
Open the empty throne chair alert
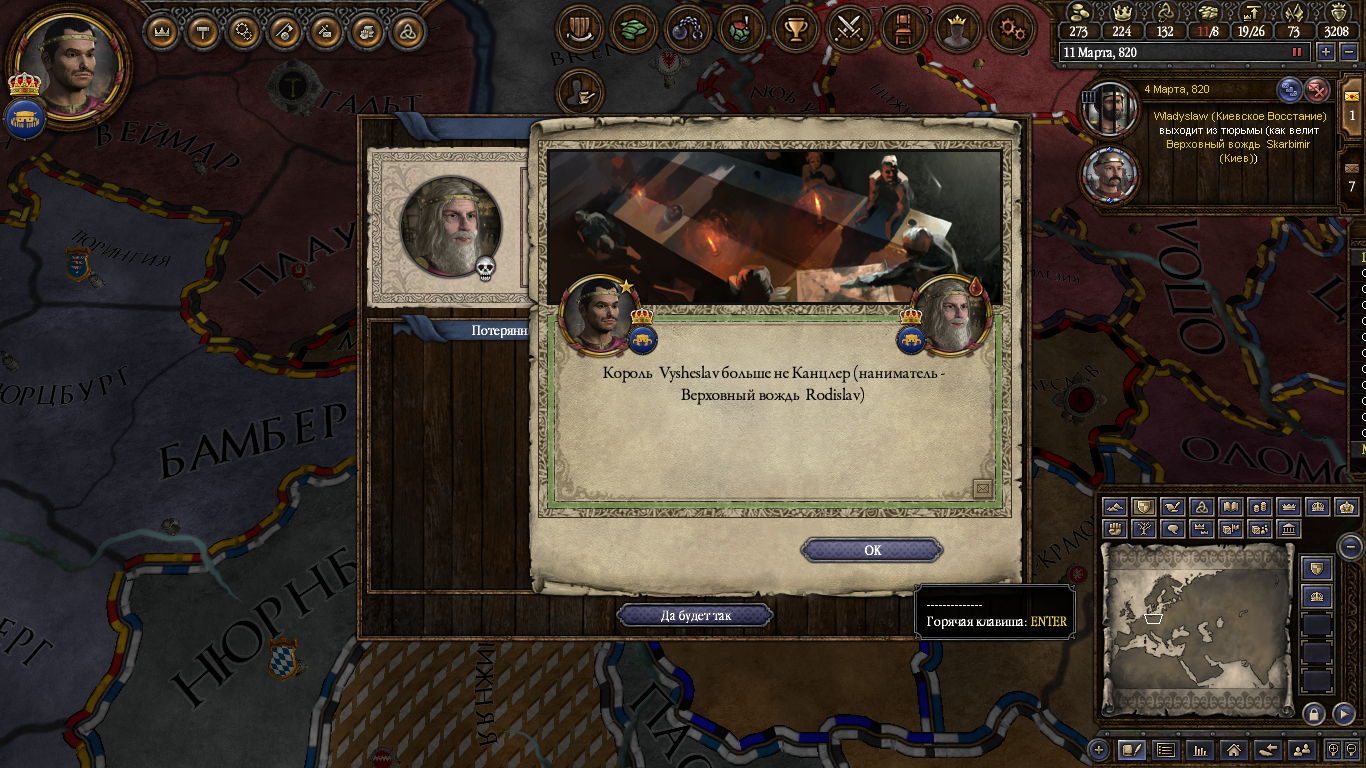(x=904, y=29)
